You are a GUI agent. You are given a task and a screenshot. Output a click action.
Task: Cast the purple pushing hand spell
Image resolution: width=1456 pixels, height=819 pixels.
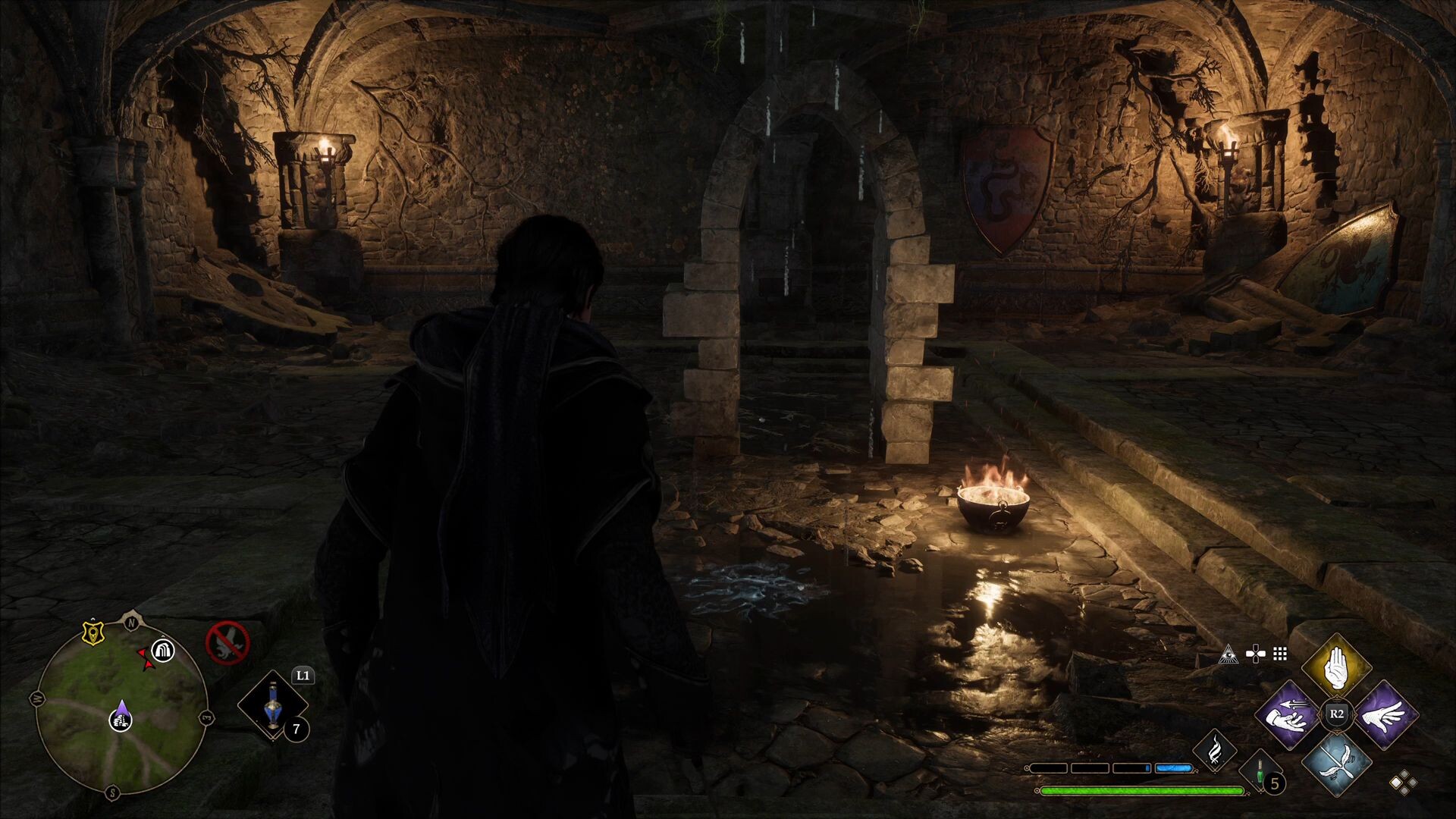(1384, 715)
